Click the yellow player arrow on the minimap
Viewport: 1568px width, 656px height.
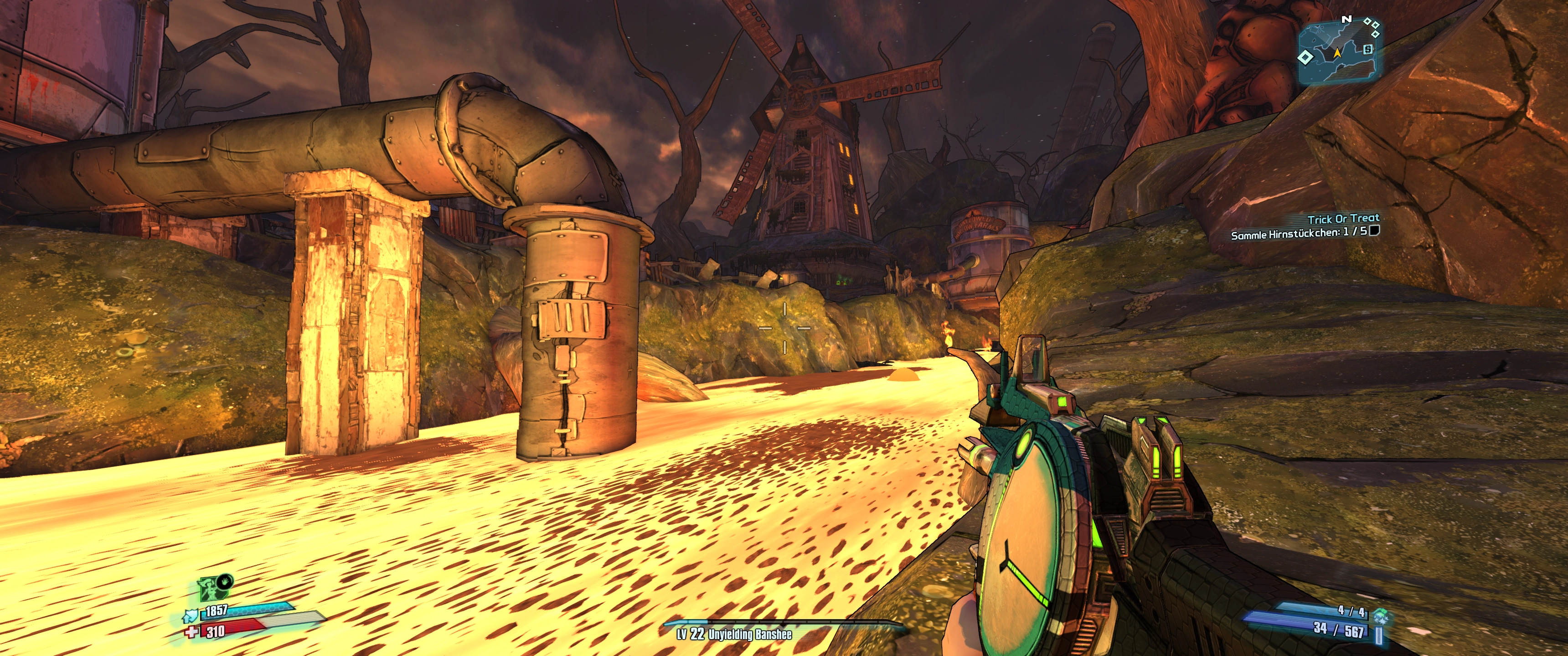1337,53
